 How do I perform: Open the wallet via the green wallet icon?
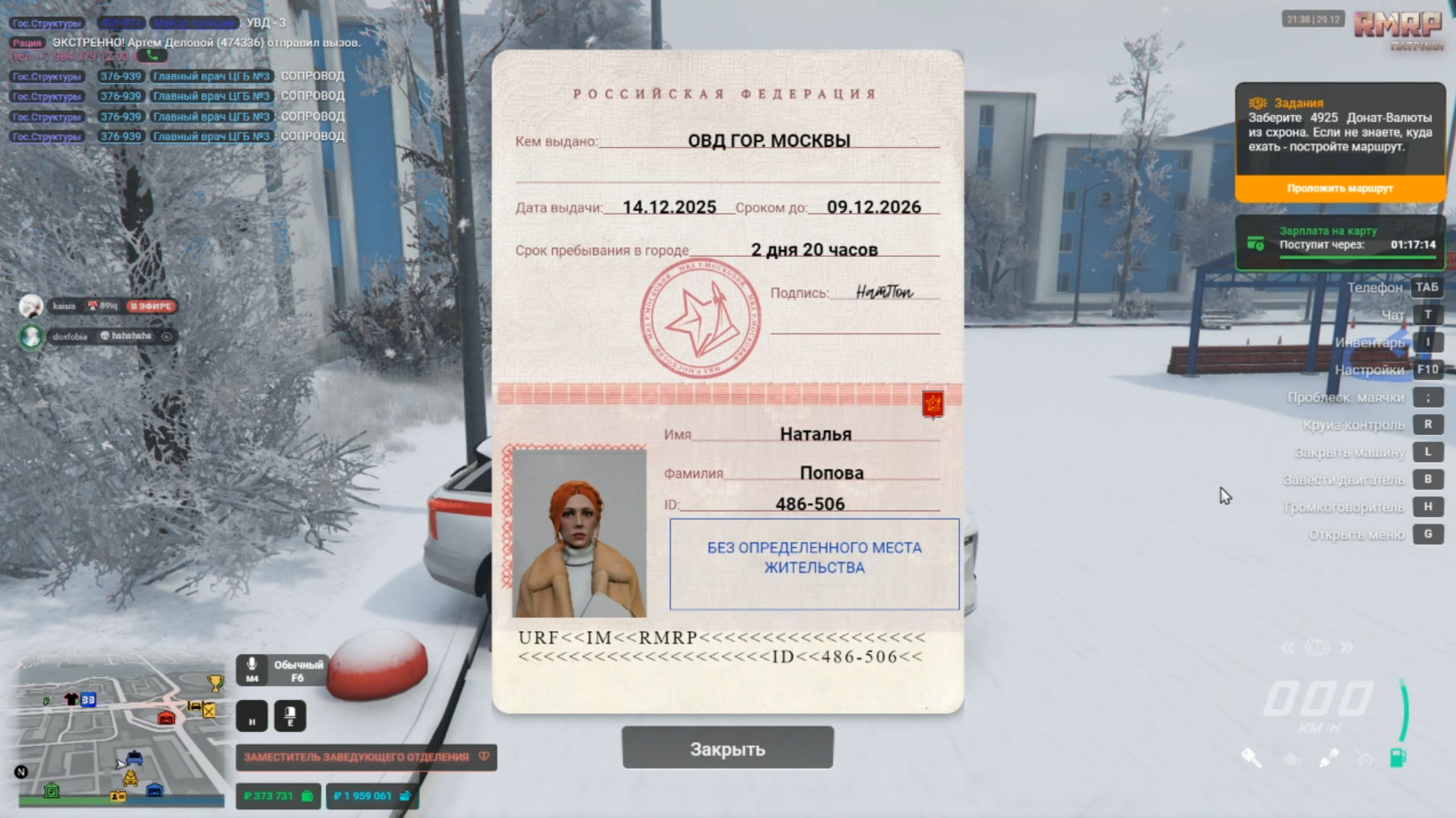307,797
